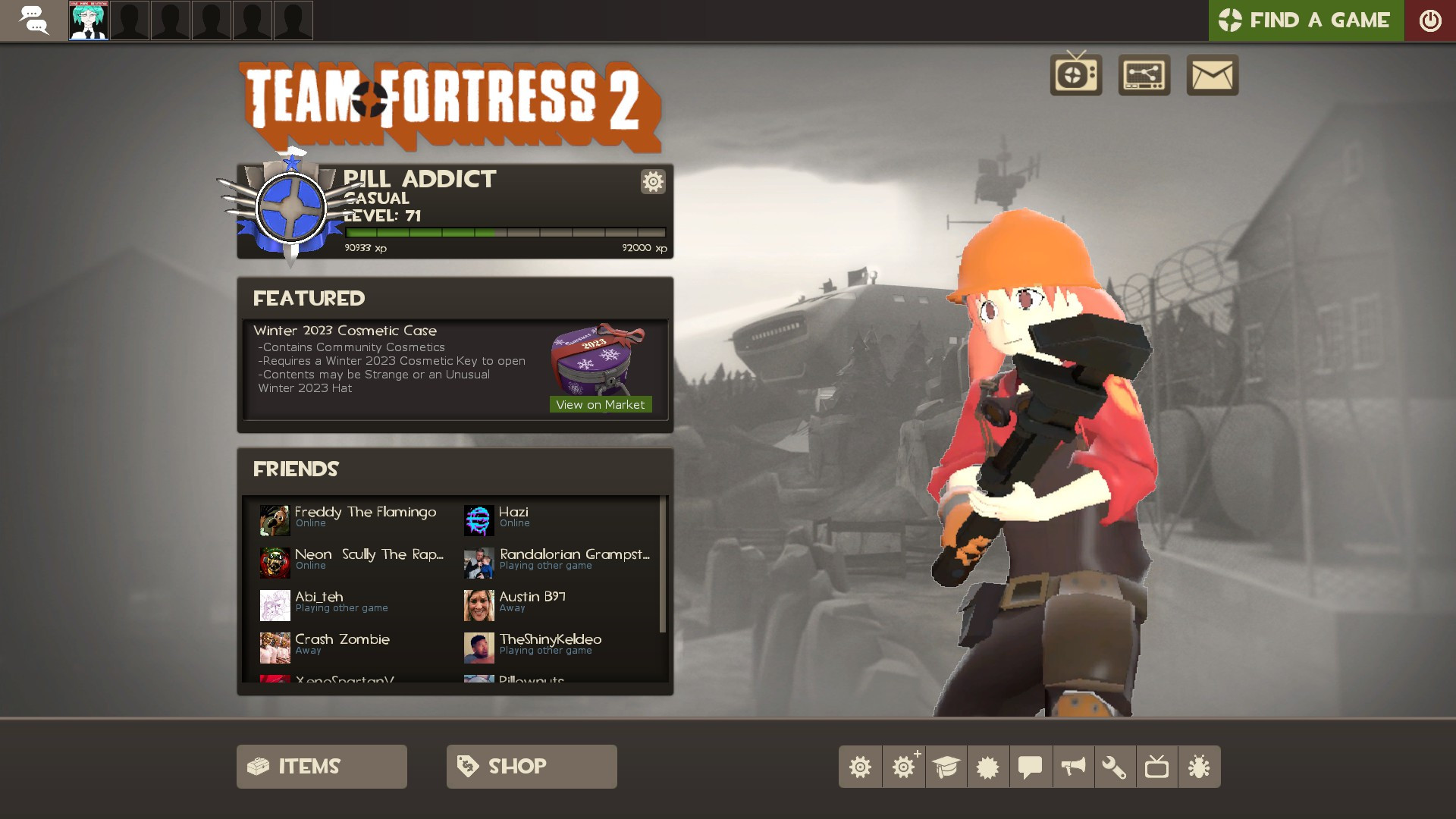1456x819 pixels.
Task: Open general settings with the gear icon
Action: click(x=860, y=766)
